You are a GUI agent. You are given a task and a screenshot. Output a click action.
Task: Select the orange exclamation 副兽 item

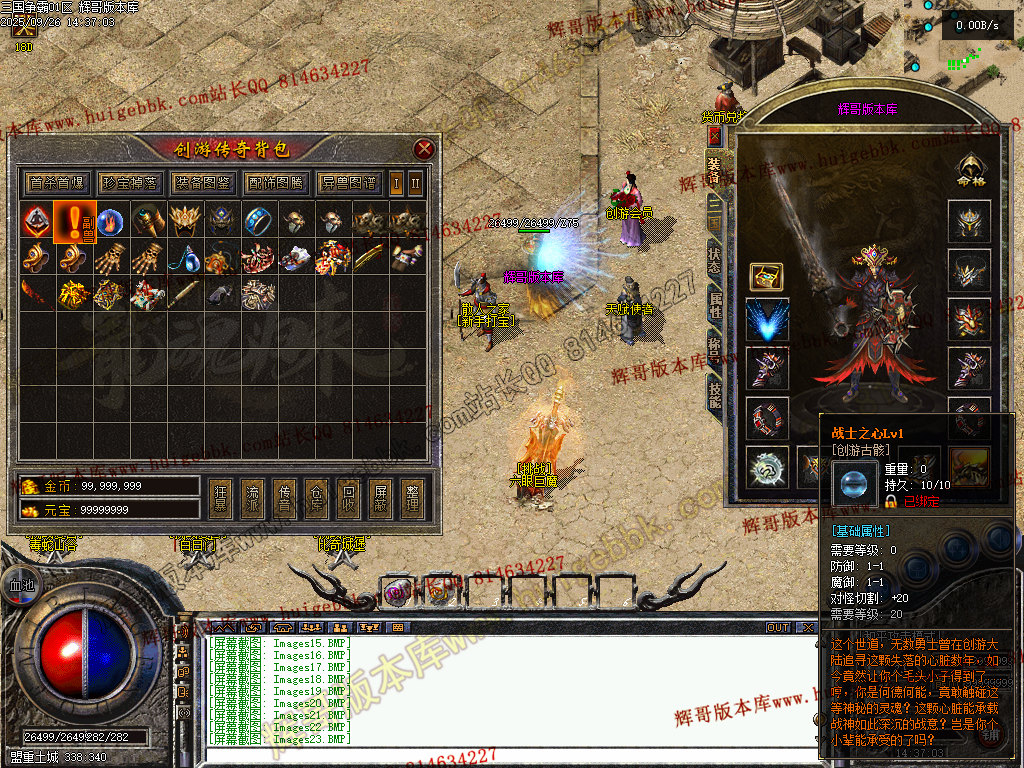pos(75,221)
